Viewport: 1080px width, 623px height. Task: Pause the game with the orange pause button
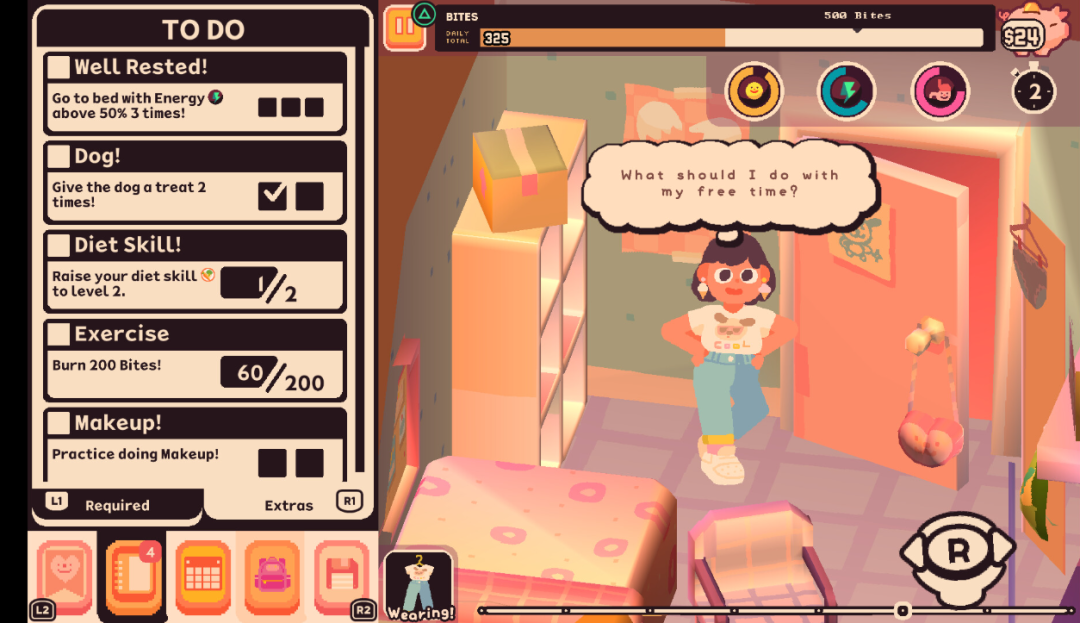404,27
